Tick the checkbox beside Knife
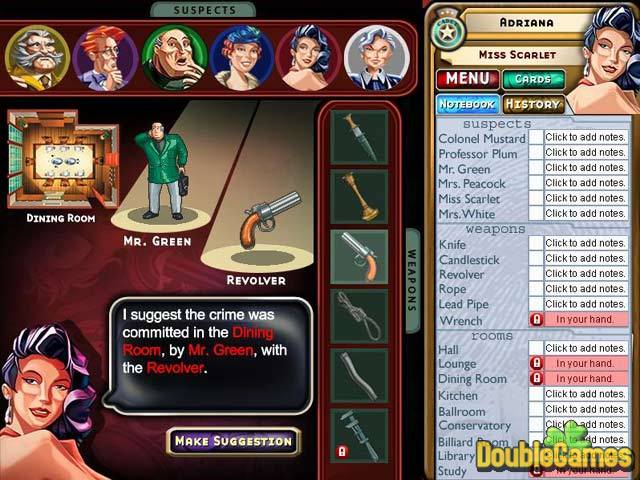Screen dimensions: 640x480 pos(536,243)
